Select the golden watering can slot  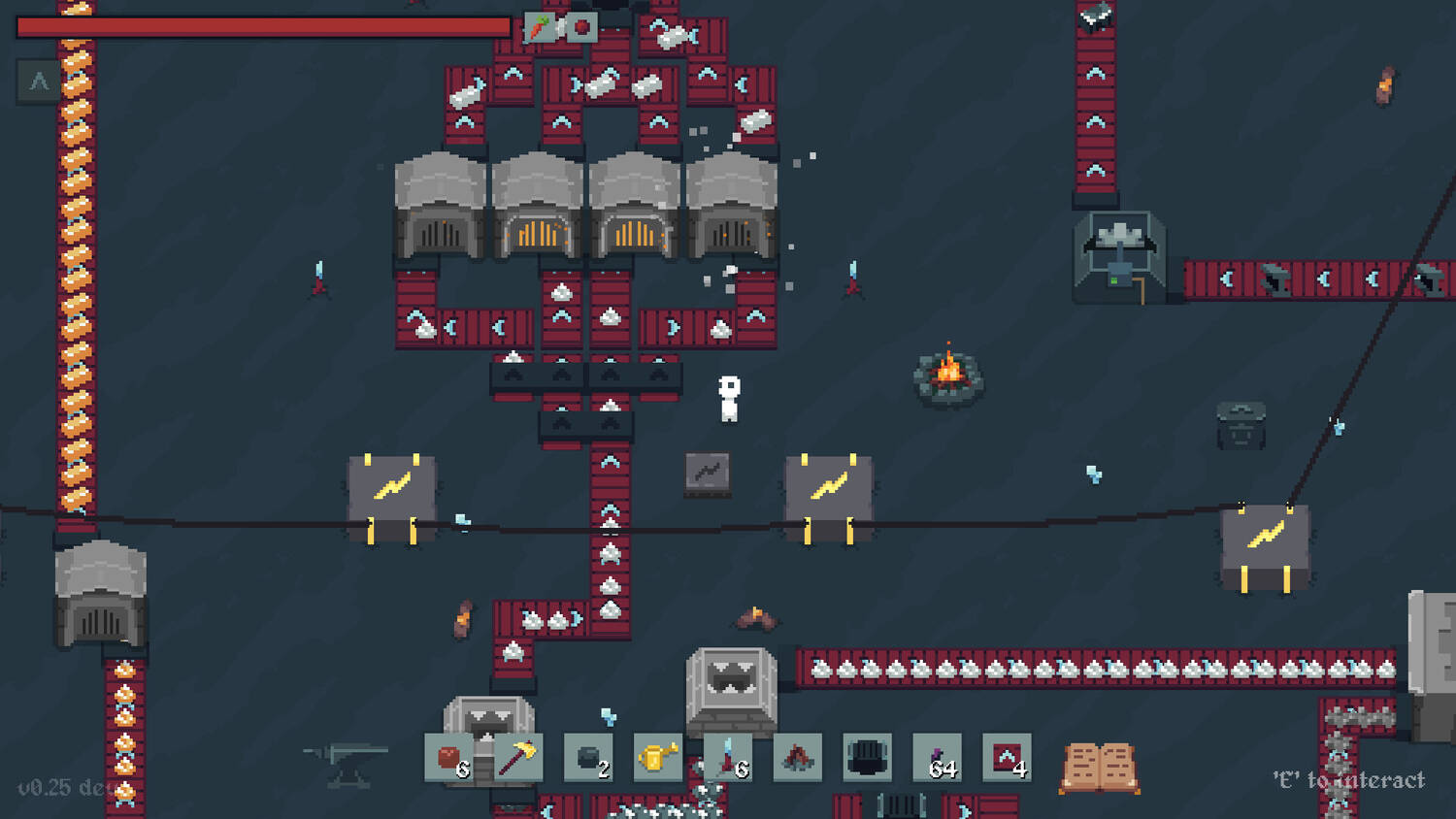(657, 758)
